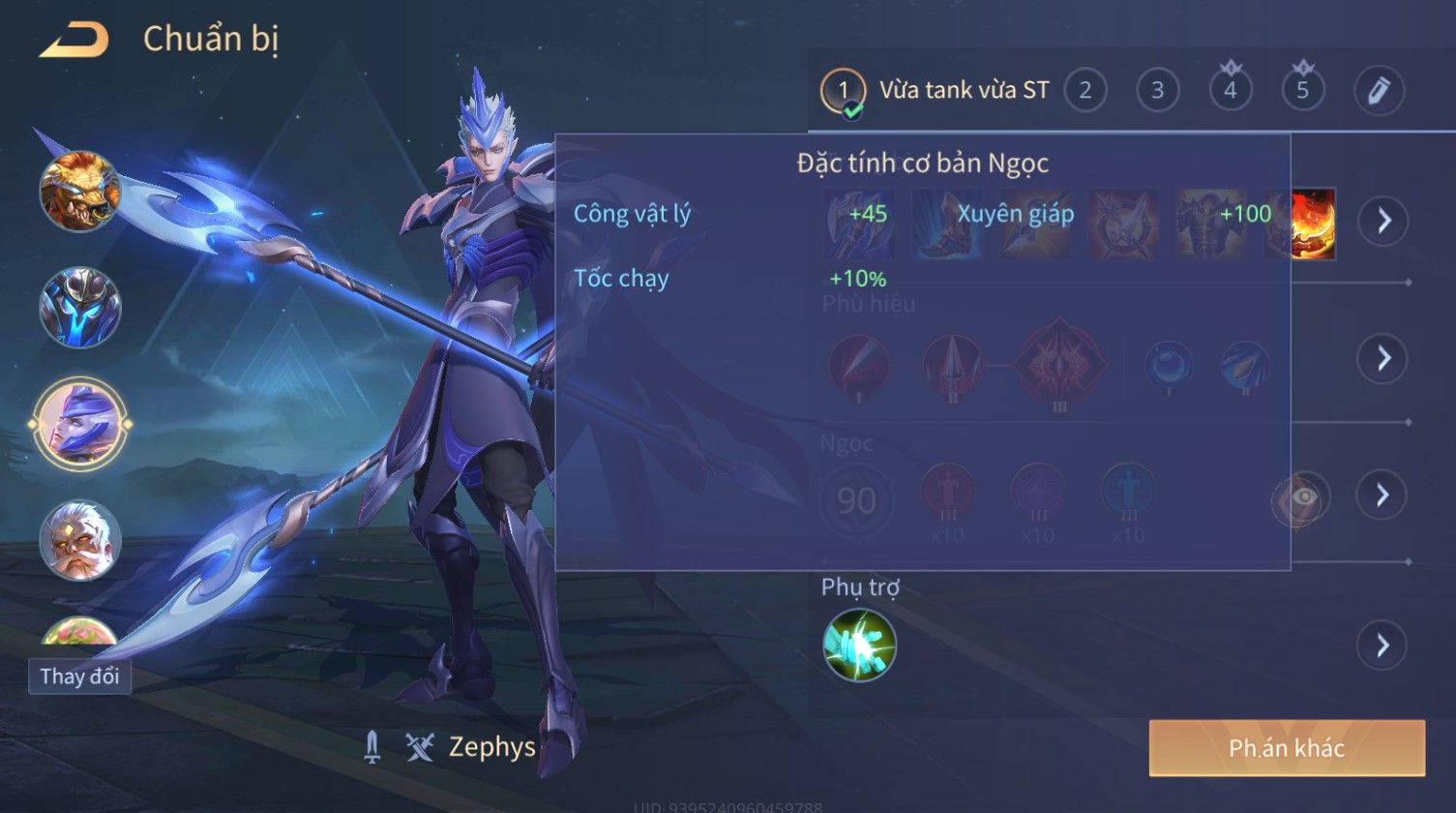Select the highlighted Zephys hero portrait
This screenshot has width=1456, height=813.
tap(80, 424)
